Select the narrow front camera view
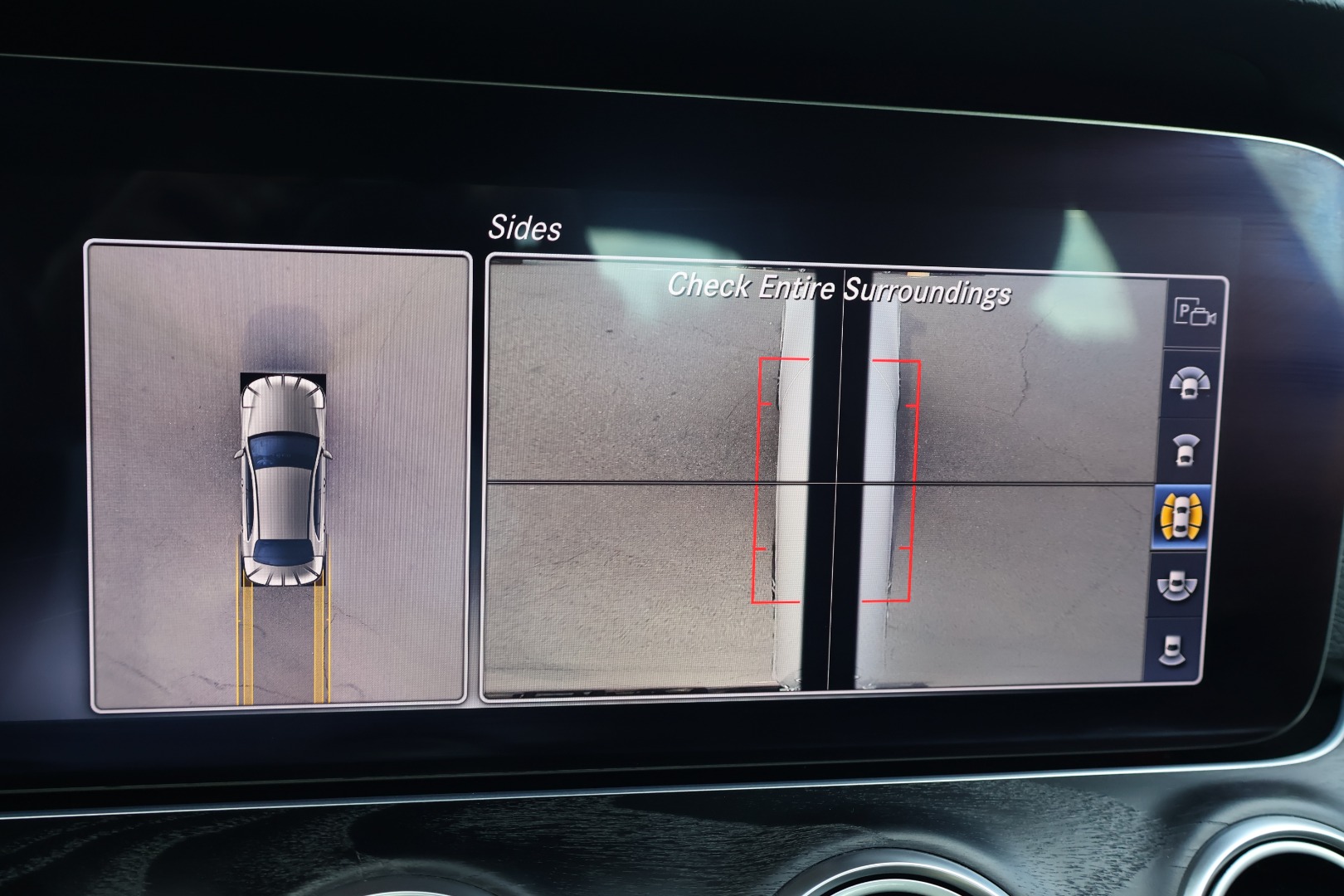 pos(1186,450)
